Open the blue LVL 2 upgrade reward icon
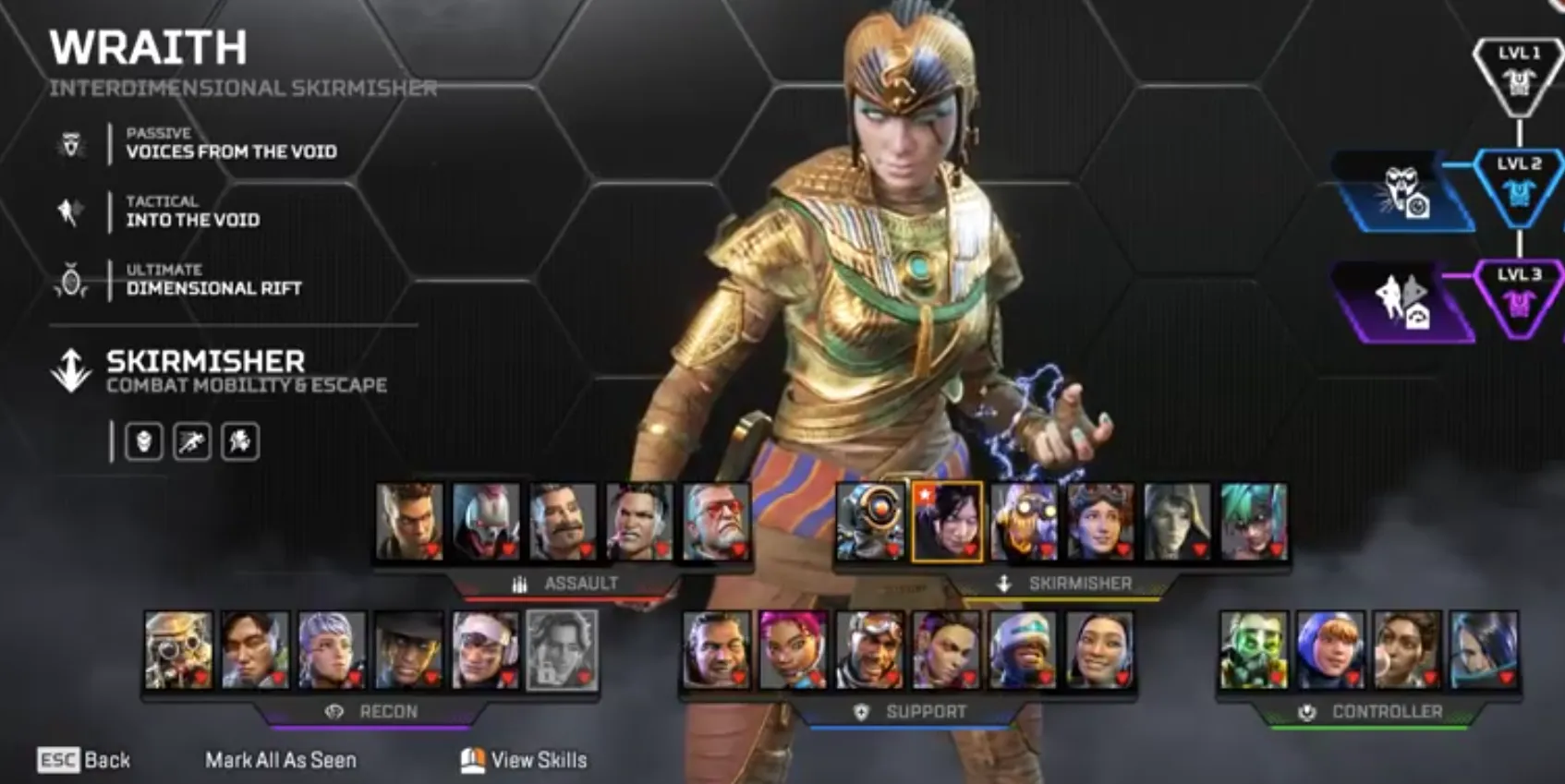Image resolution: width=1565 pixels, height=784 pixels. coord(1406,194)
